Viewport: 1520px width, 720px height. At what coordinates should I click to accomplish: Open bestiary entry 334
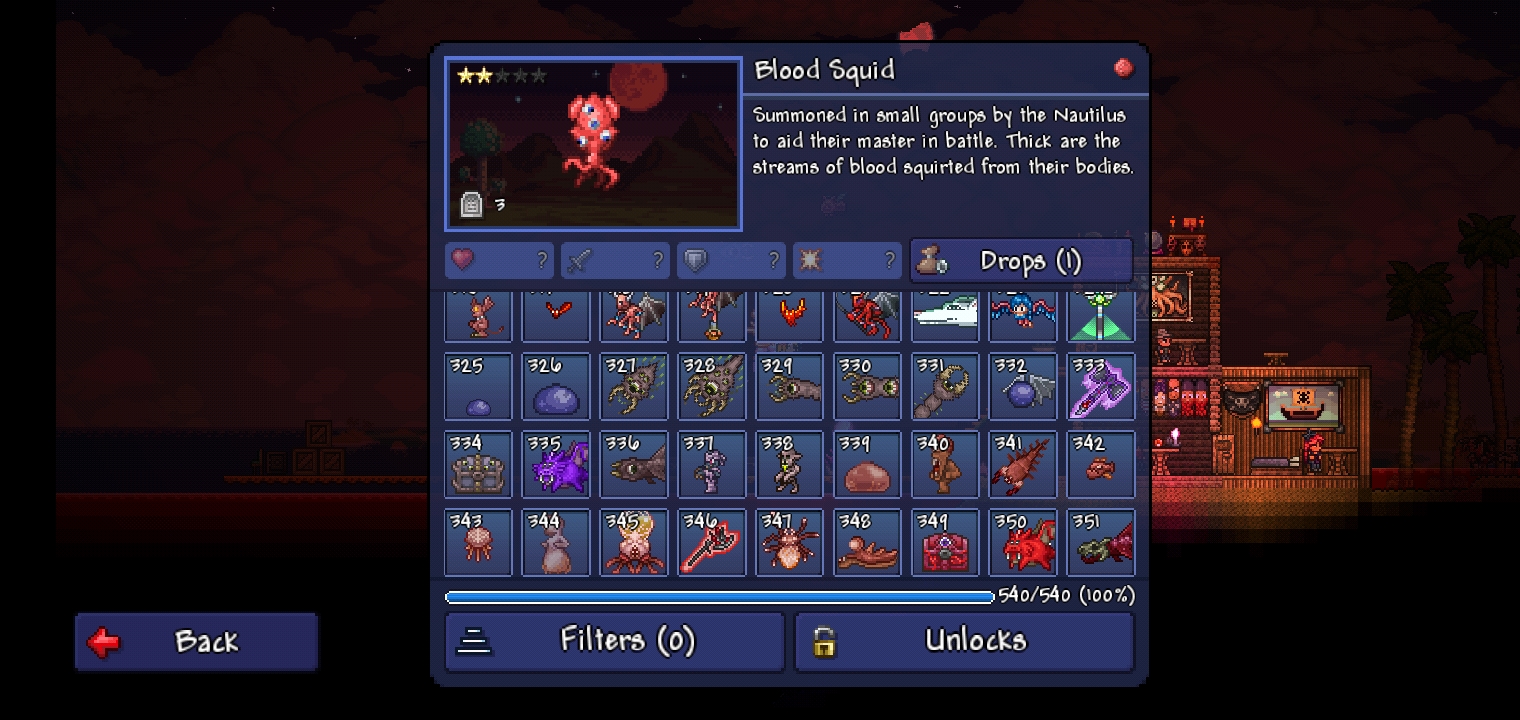coord(478,464)
